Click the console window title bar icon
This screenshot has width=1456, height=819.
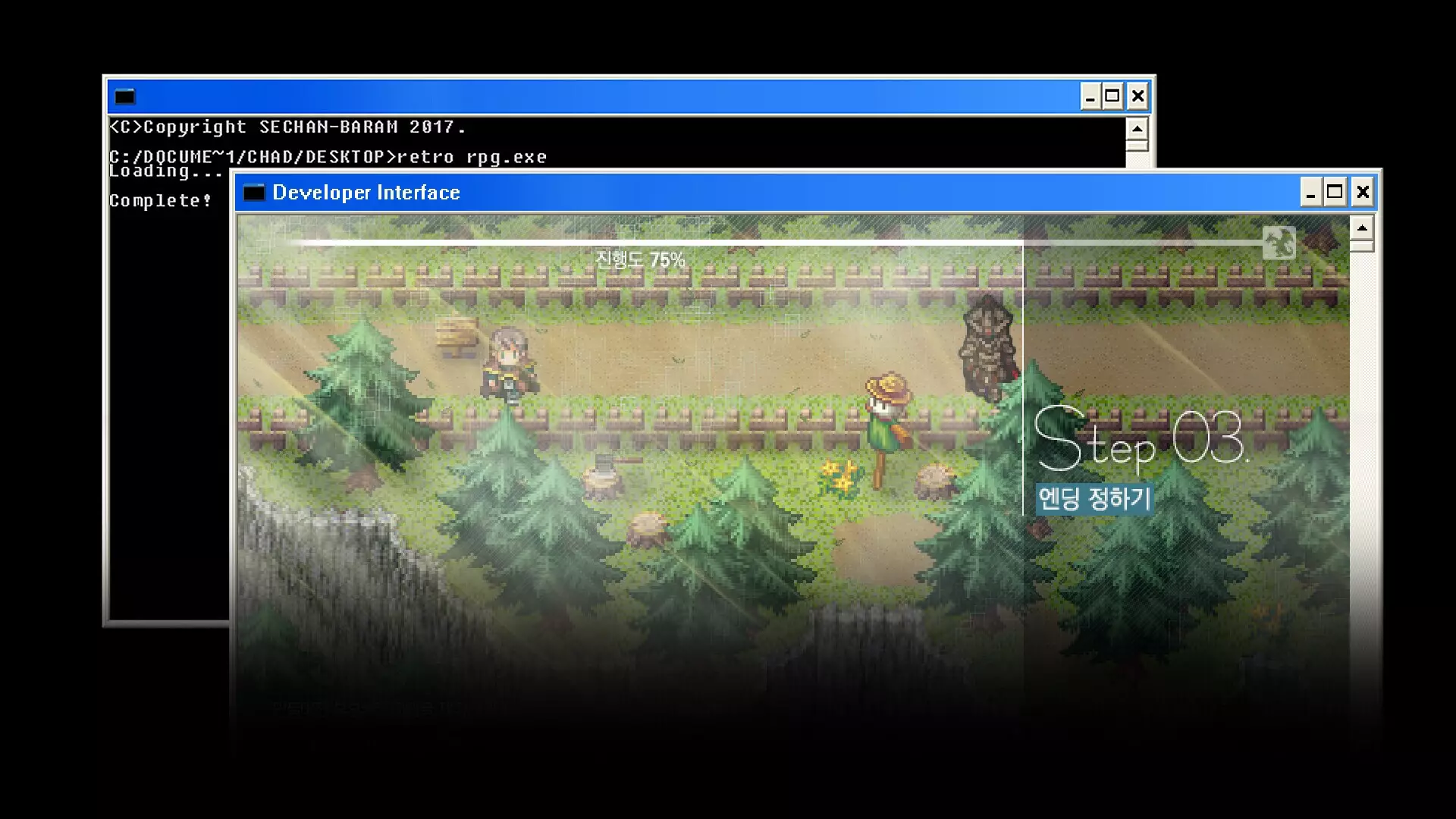pyautogui.click(x=124, y=96)
